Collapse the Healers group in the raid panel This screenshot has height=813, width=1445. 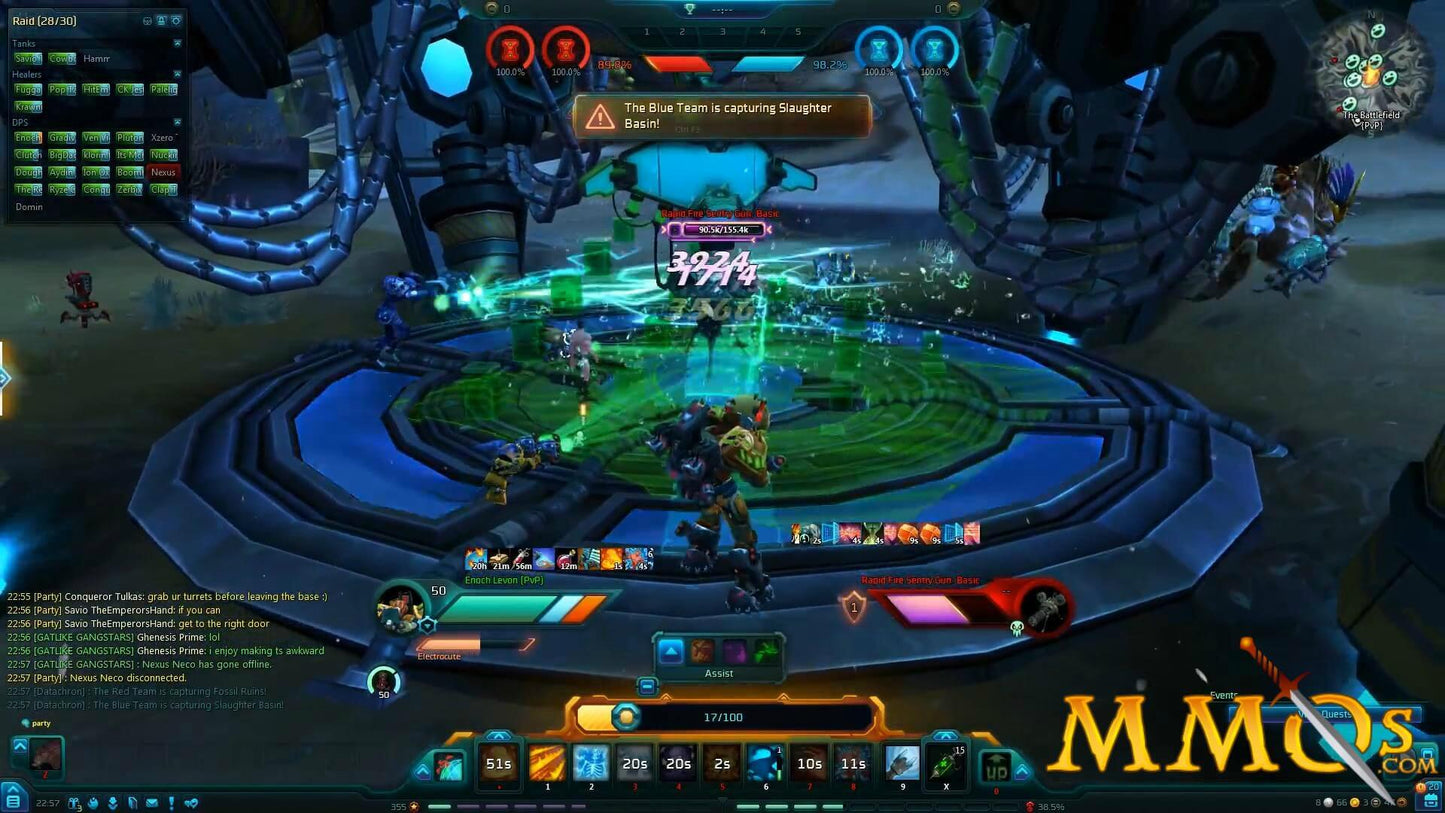pyautogui.click(x=178, y=74)
